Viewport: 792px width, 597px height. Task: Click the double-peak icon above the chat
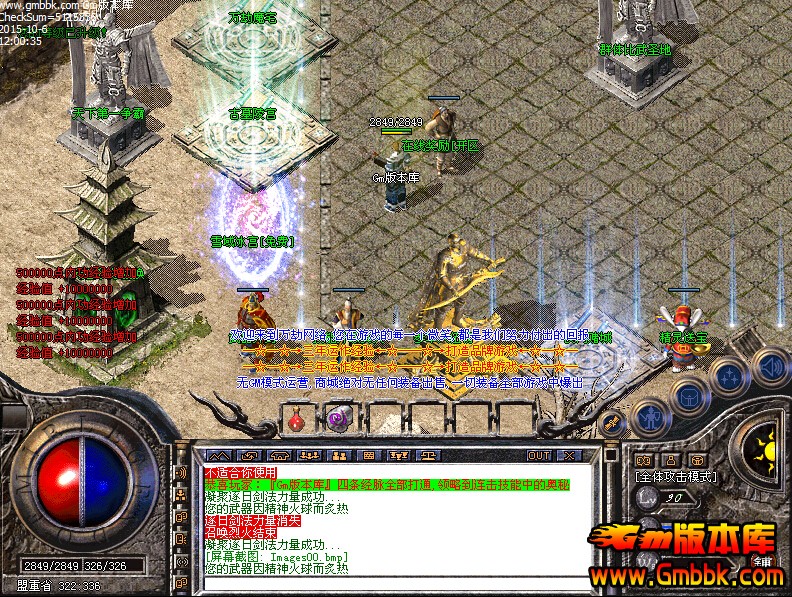point(220,455)
